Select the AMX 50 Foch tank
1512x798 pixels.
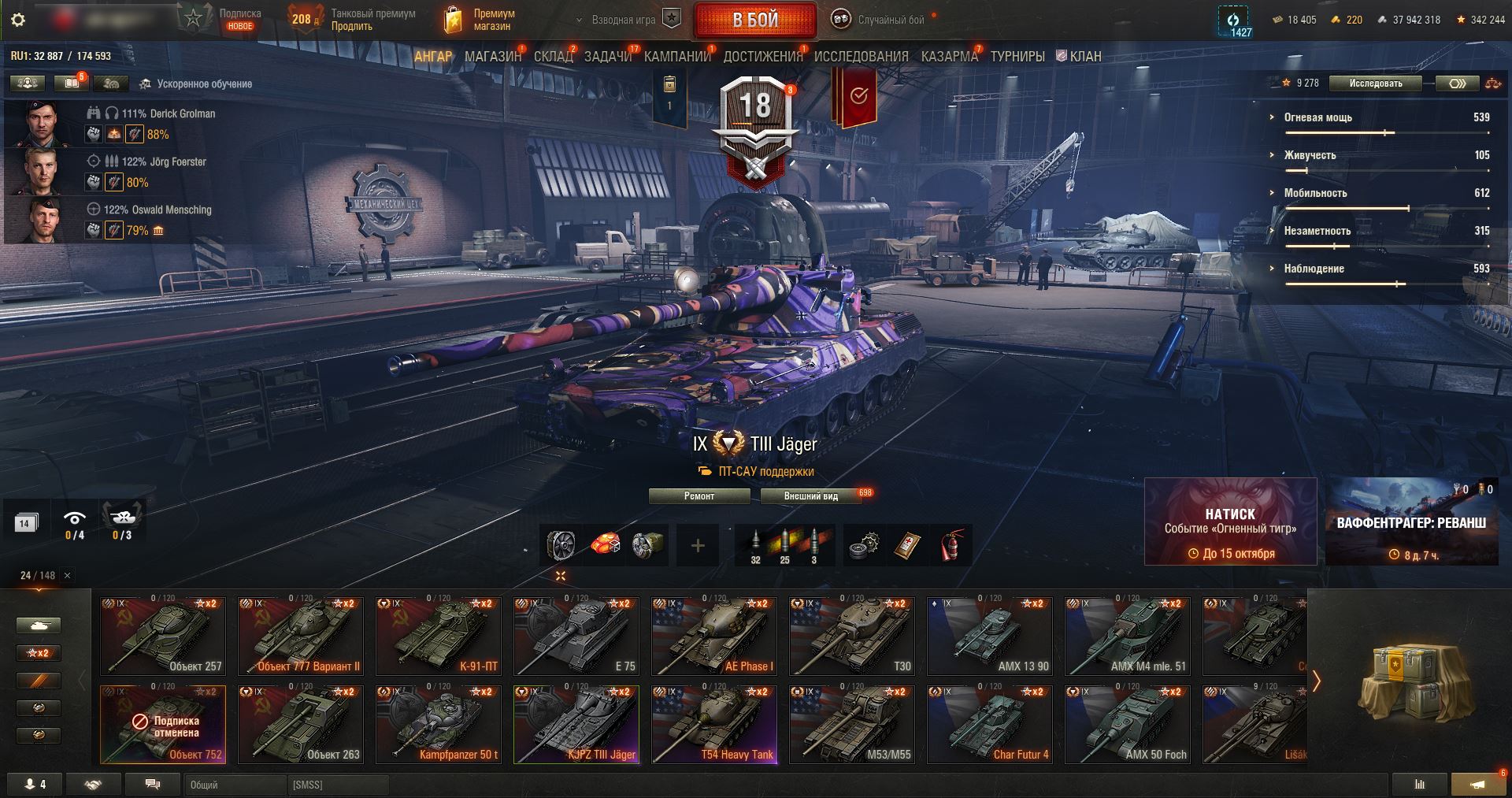(1128, 724)
